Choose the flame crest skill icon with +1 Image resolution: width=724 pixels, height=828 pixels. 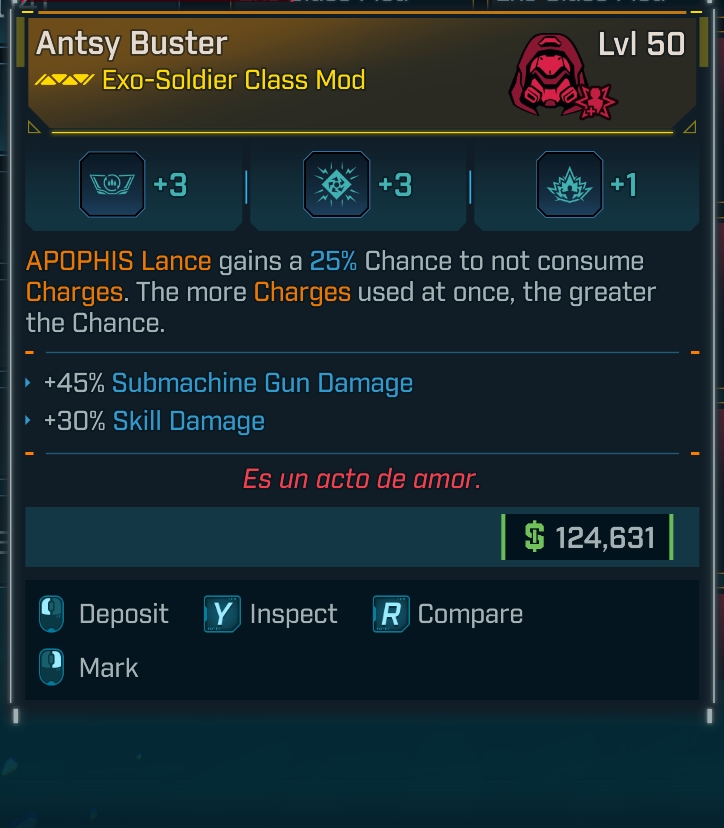569,185
